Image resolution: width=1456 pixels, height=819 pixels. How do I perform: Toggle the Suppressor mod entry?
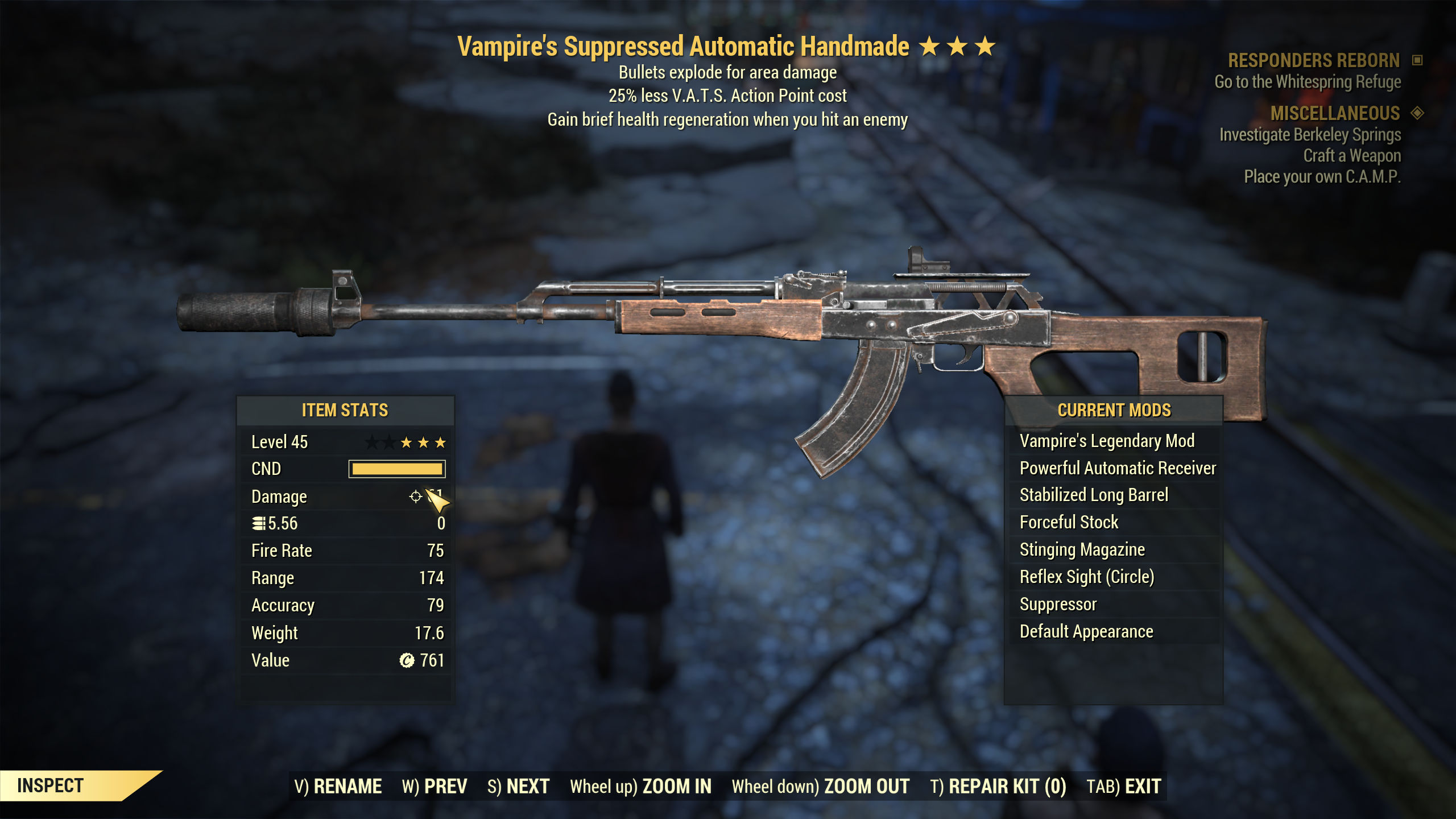(x=1059, y=604)
